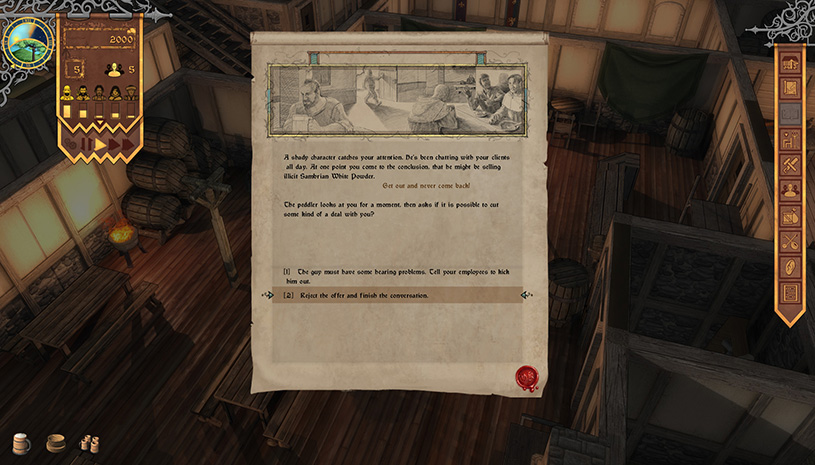The width and height of the screenshot is (815, 465).
Task: Click the wooden bowl icon
Action: pos(56,443)
